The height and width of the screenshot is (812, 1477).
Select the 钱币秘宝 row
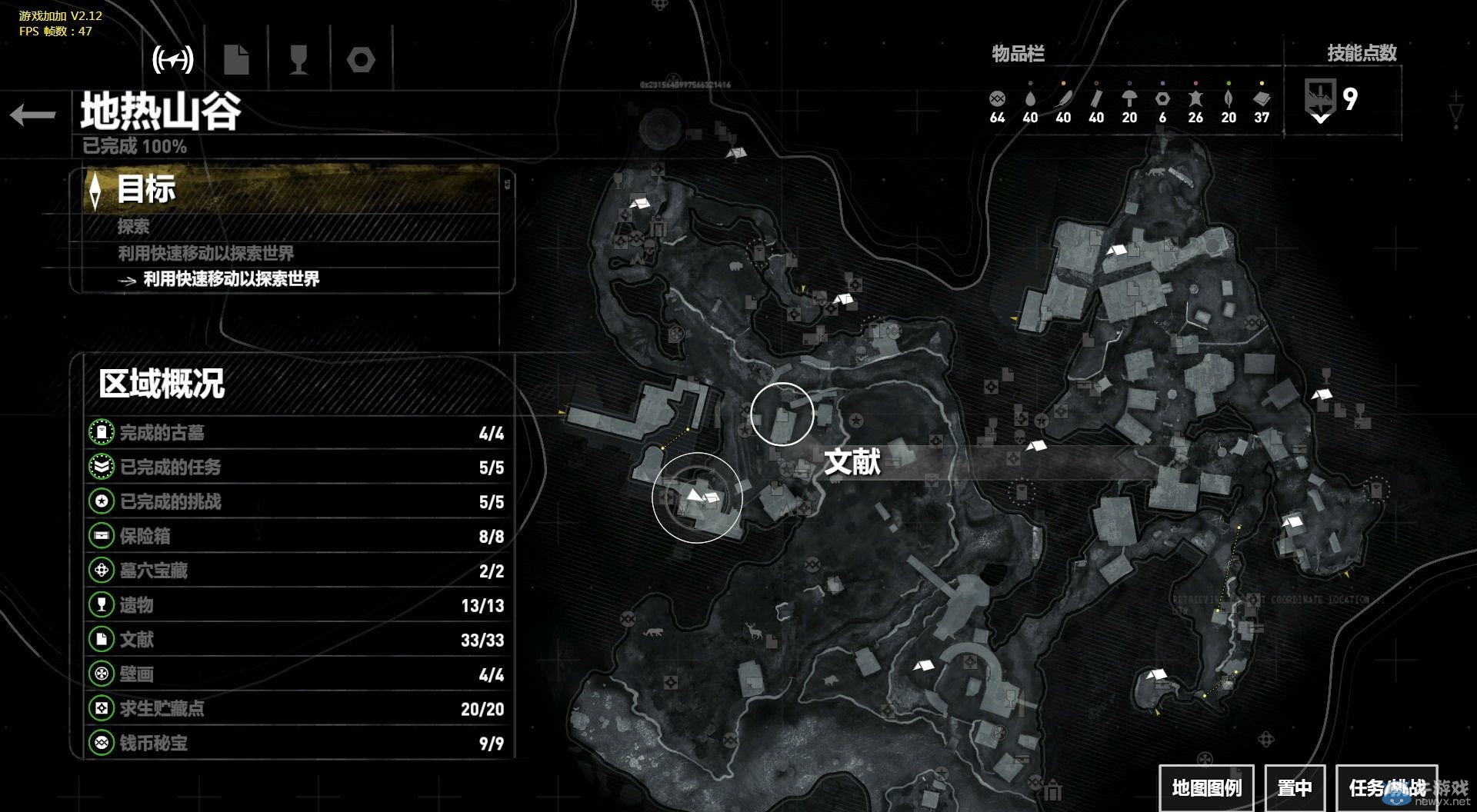pyautogui.click(x=297, y=744)
